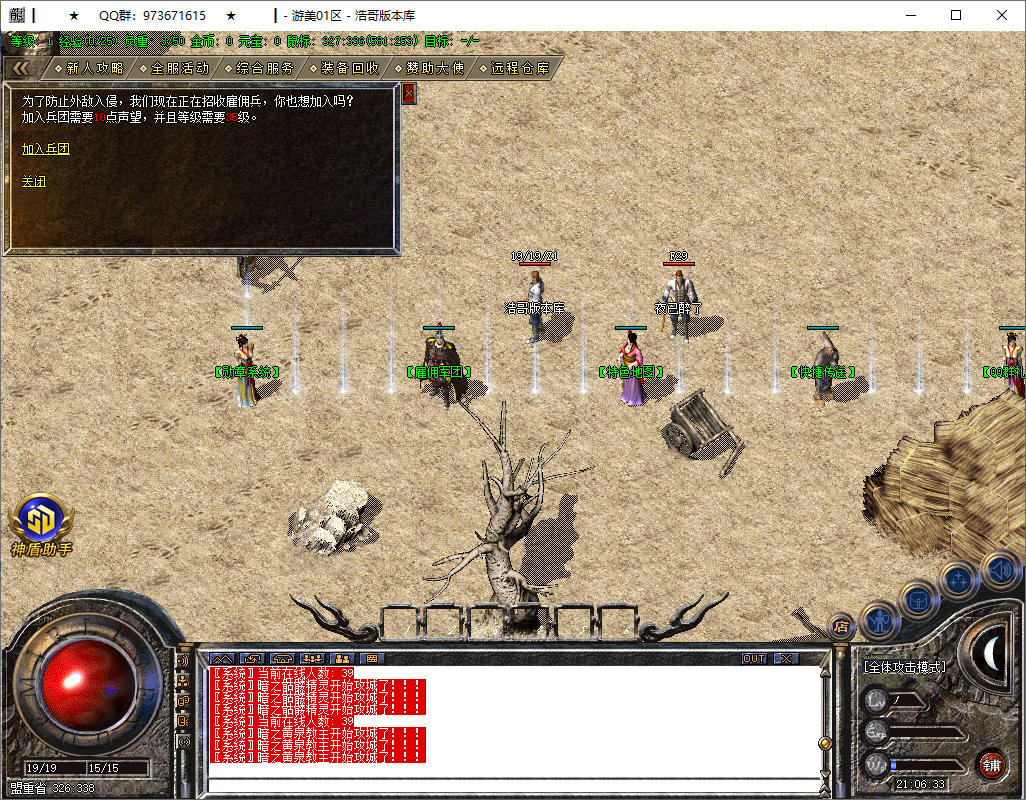Open the 新人攻略 newcomer guide tab
The image size is (1026, 800).
pyautogui.click(x=95, y=68)
